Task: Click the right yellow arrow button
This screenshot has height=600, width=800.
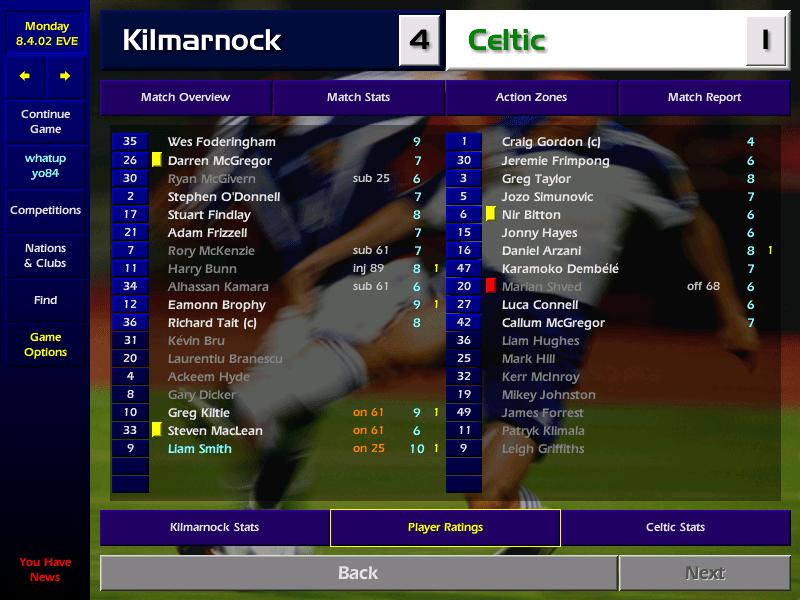Action: click(65, 76)
